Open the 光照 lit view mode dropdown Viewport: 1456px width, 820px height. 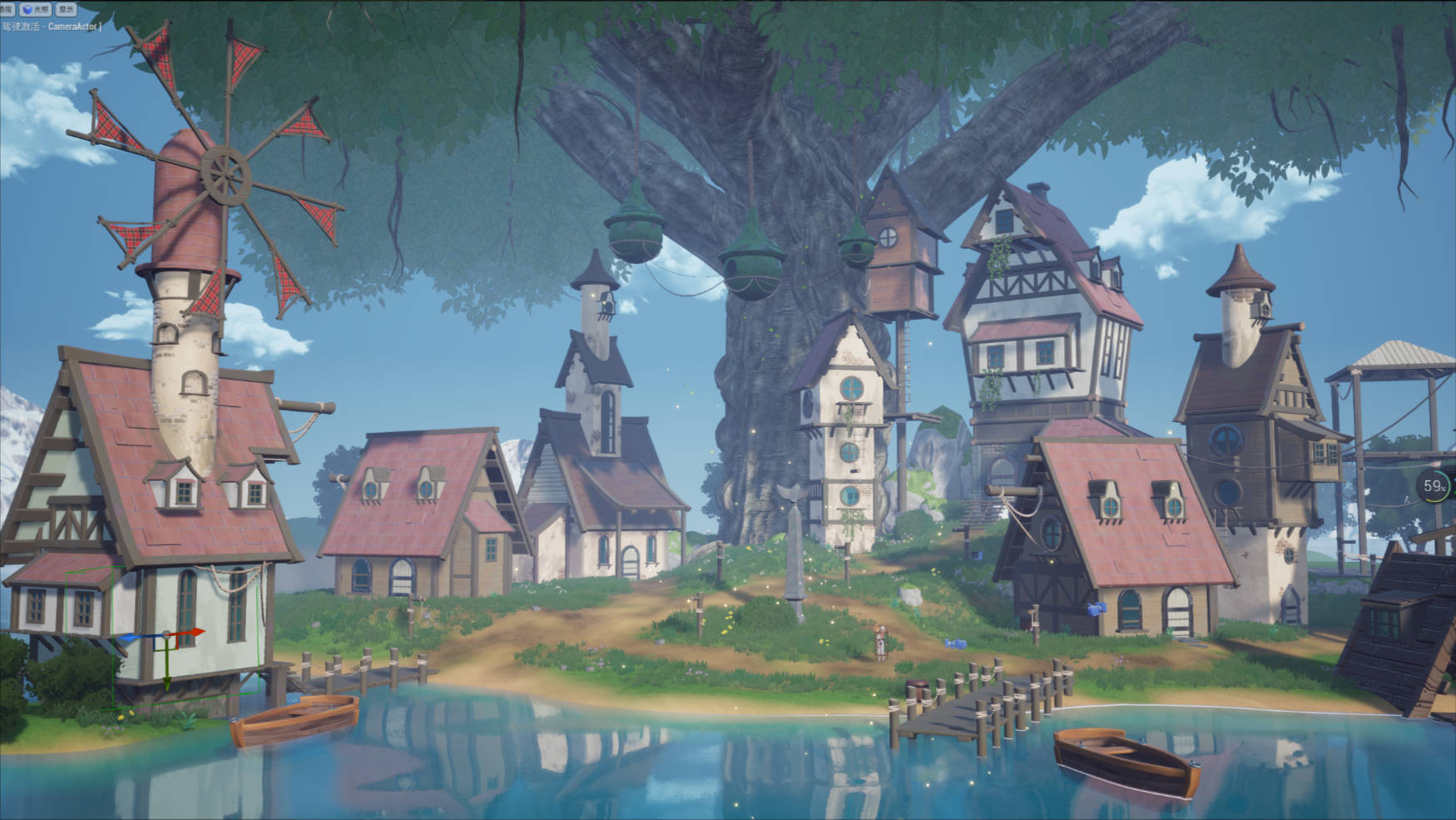click(36, 9)
